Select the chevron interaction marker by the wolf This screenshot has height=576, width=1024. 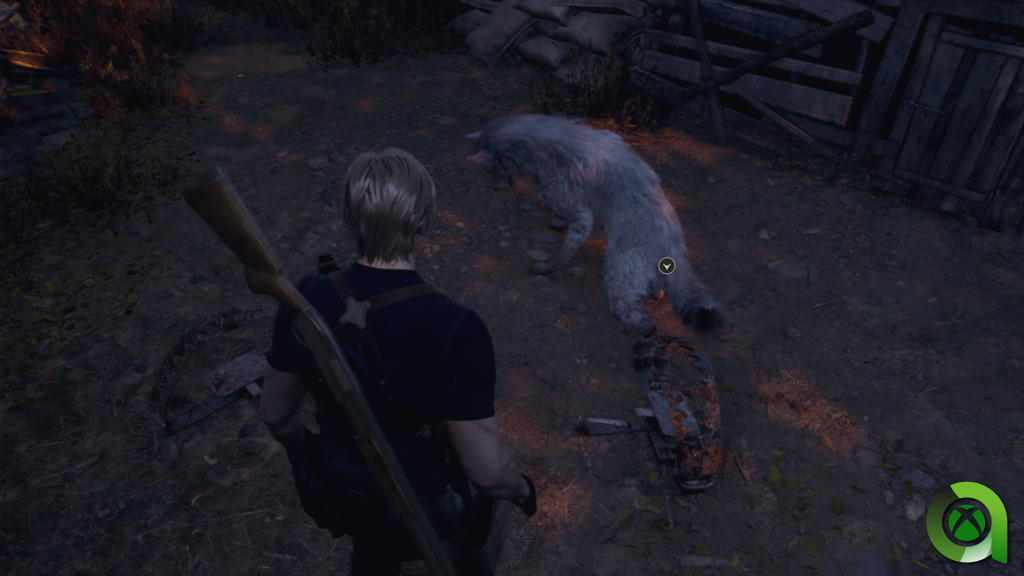[667, 265]
